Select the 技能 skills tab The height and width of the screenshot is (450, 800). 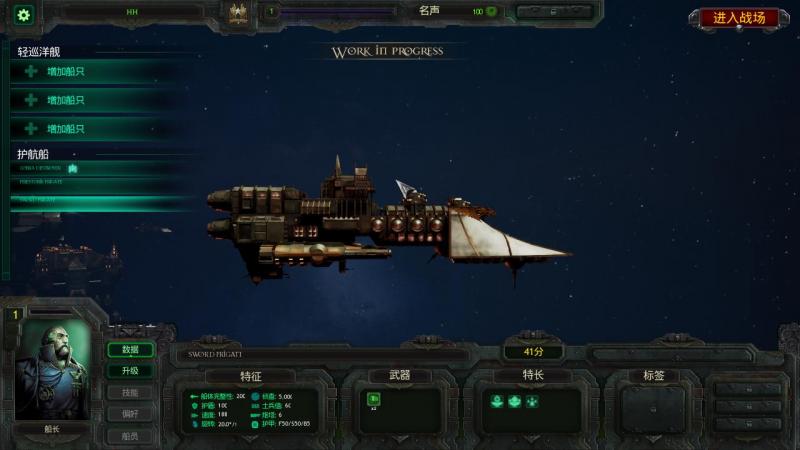coord(131,392)
